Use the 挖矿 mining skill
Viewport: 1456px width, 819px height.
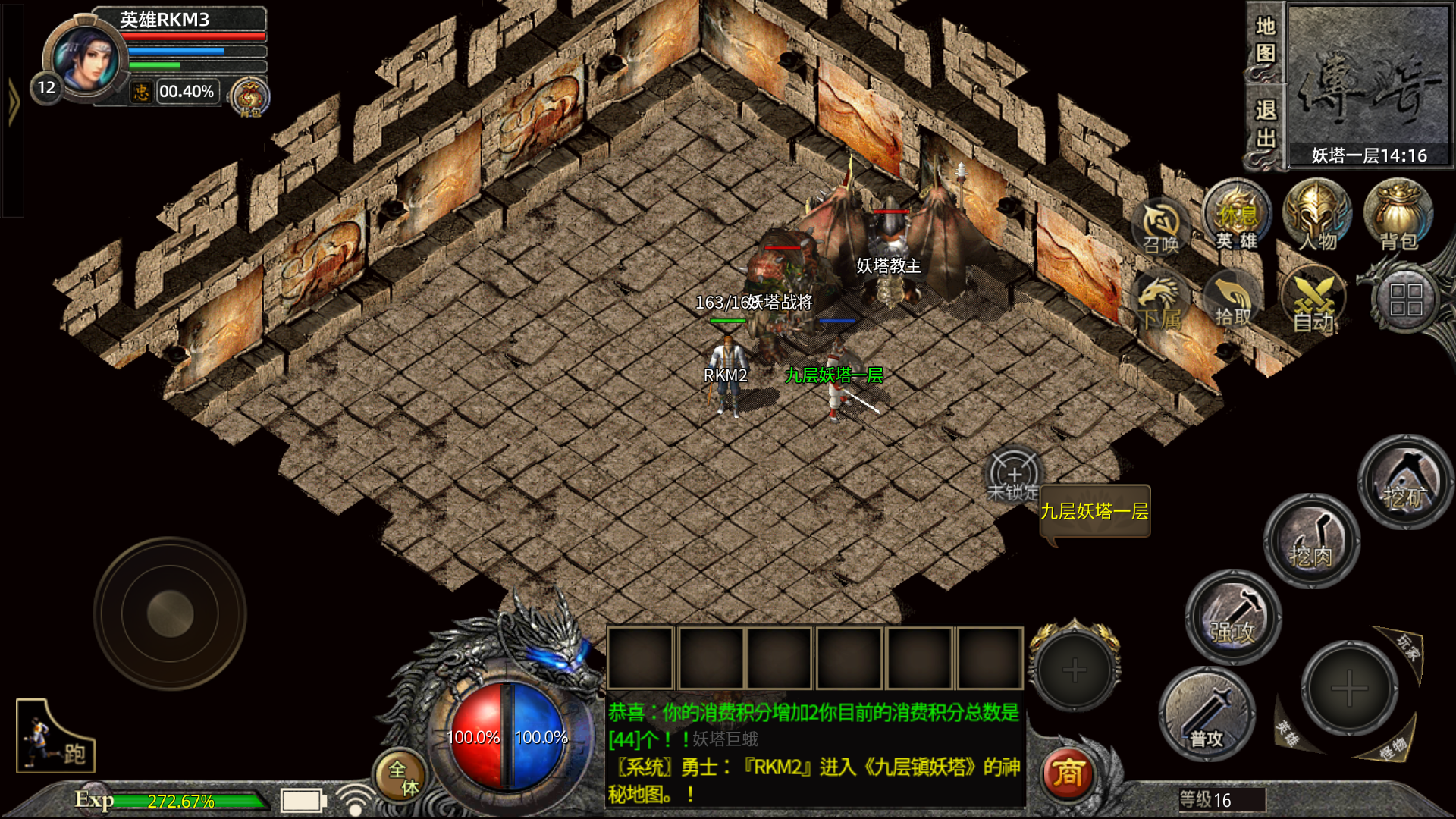point(1405,482)
